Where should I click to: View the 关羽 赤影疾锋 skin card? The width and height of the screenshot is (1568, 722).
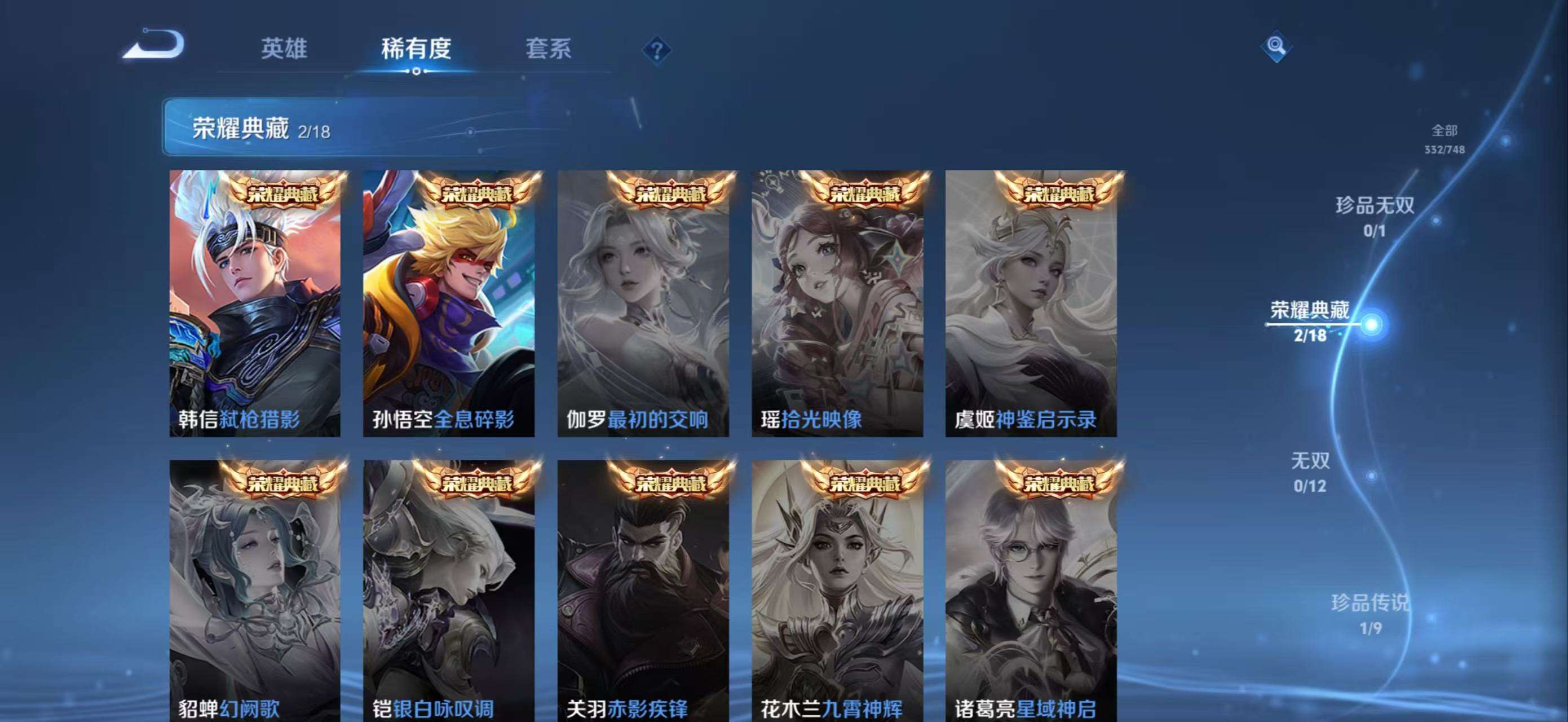643,591
